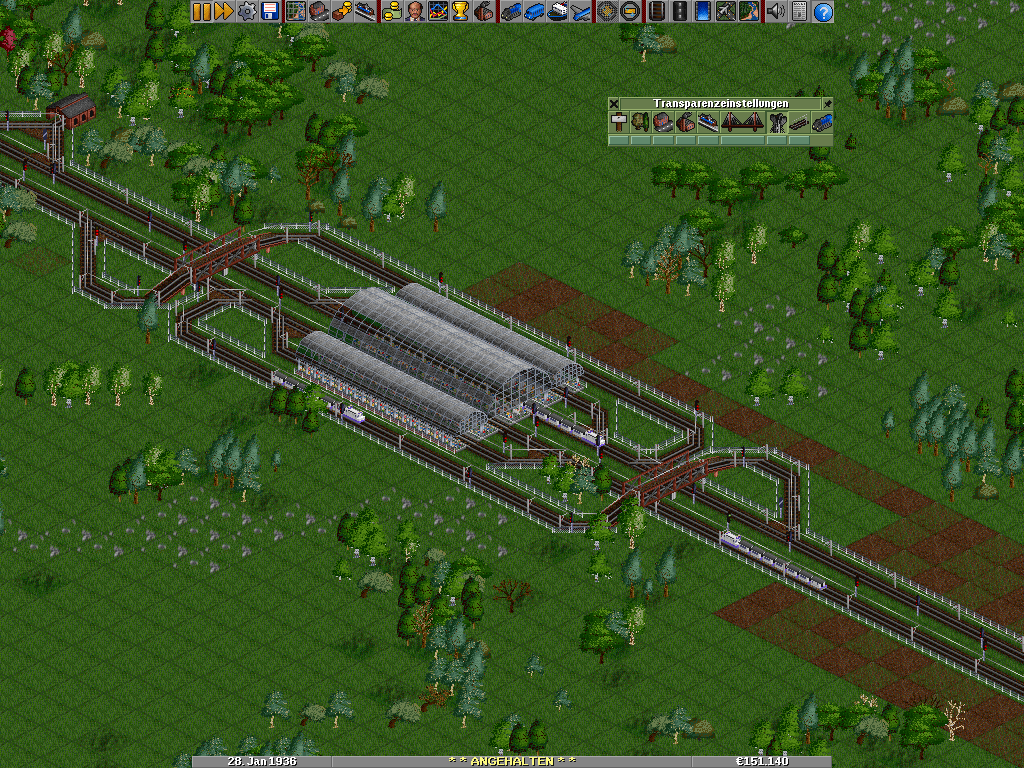Show the graphs chart menu
This screenshot has height=768, width=1024.
point(437,12)
